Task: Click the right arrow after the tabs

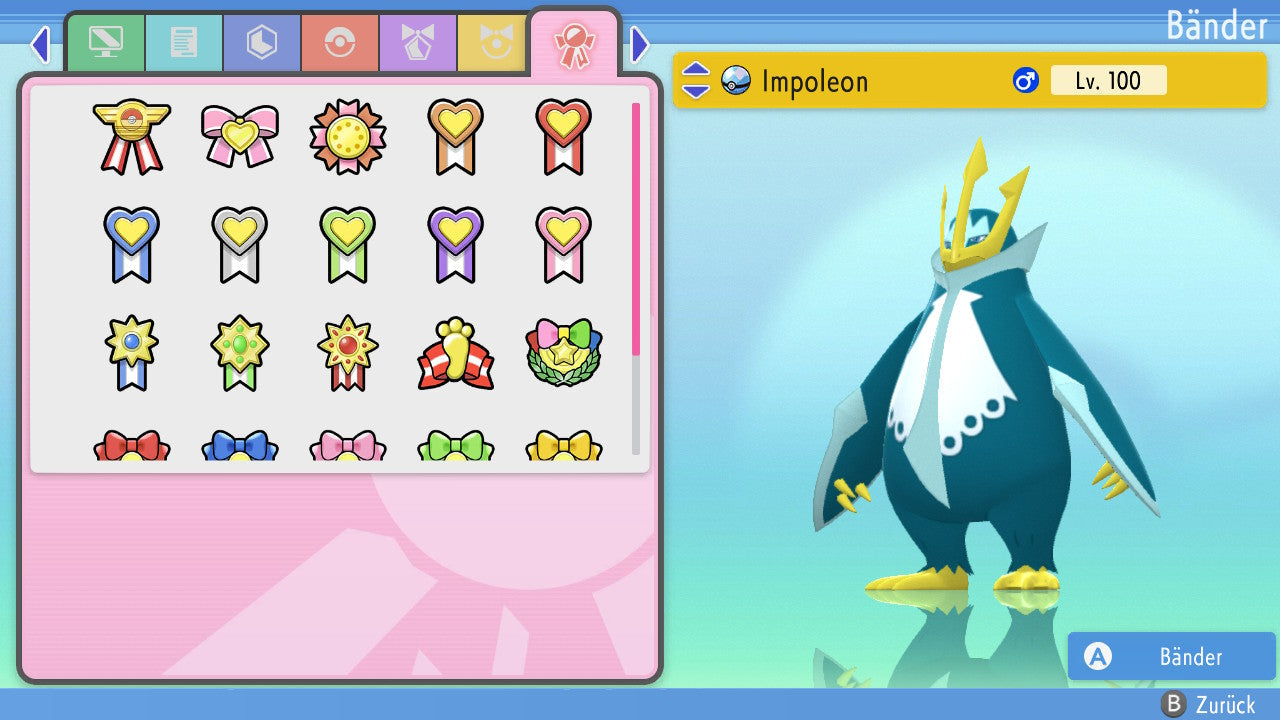Action: pos(641,44)
